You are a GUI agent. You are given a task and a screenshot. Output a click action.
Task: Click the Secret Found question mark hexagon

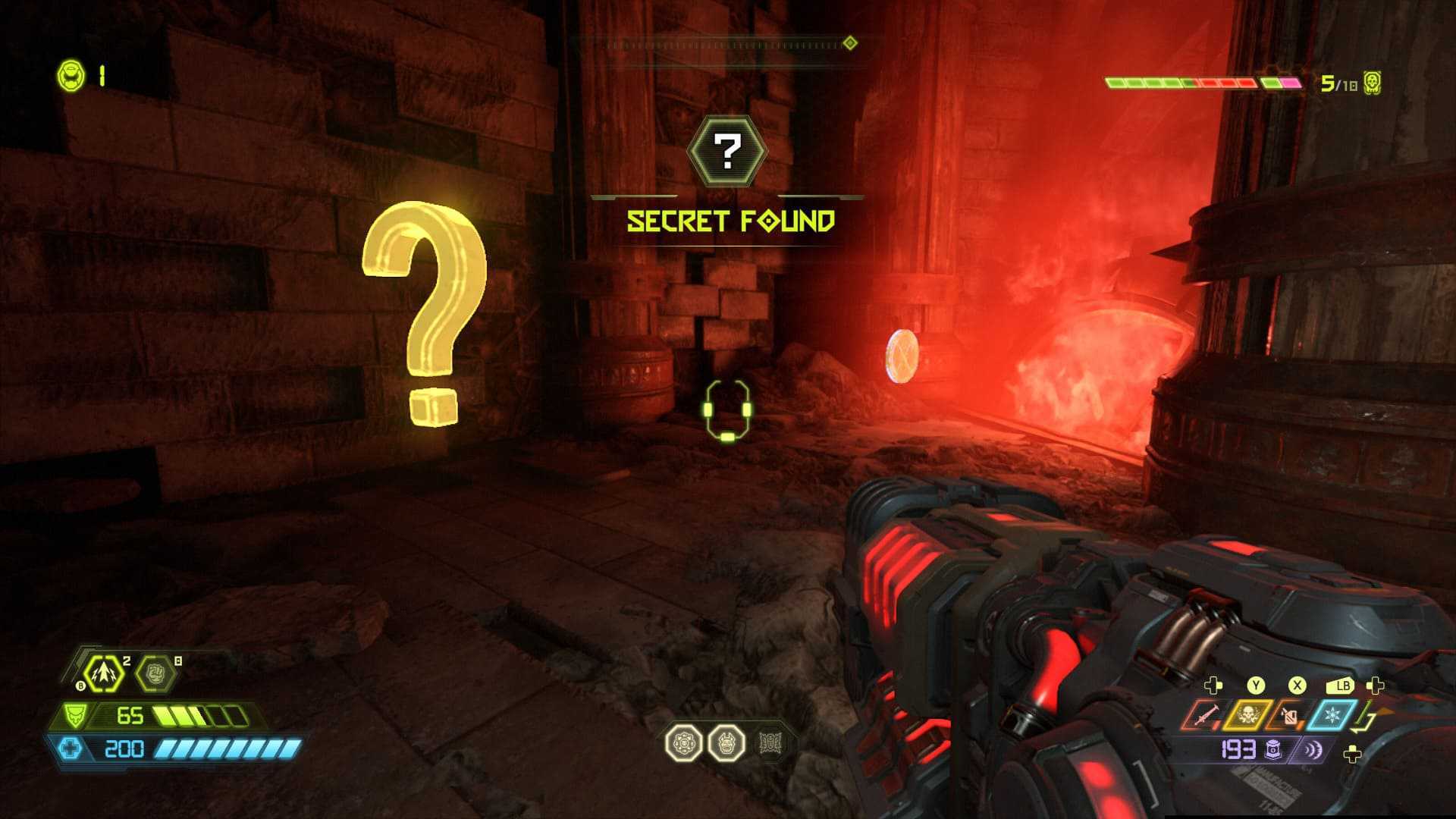pyautogui.click(x=727, y=152)
